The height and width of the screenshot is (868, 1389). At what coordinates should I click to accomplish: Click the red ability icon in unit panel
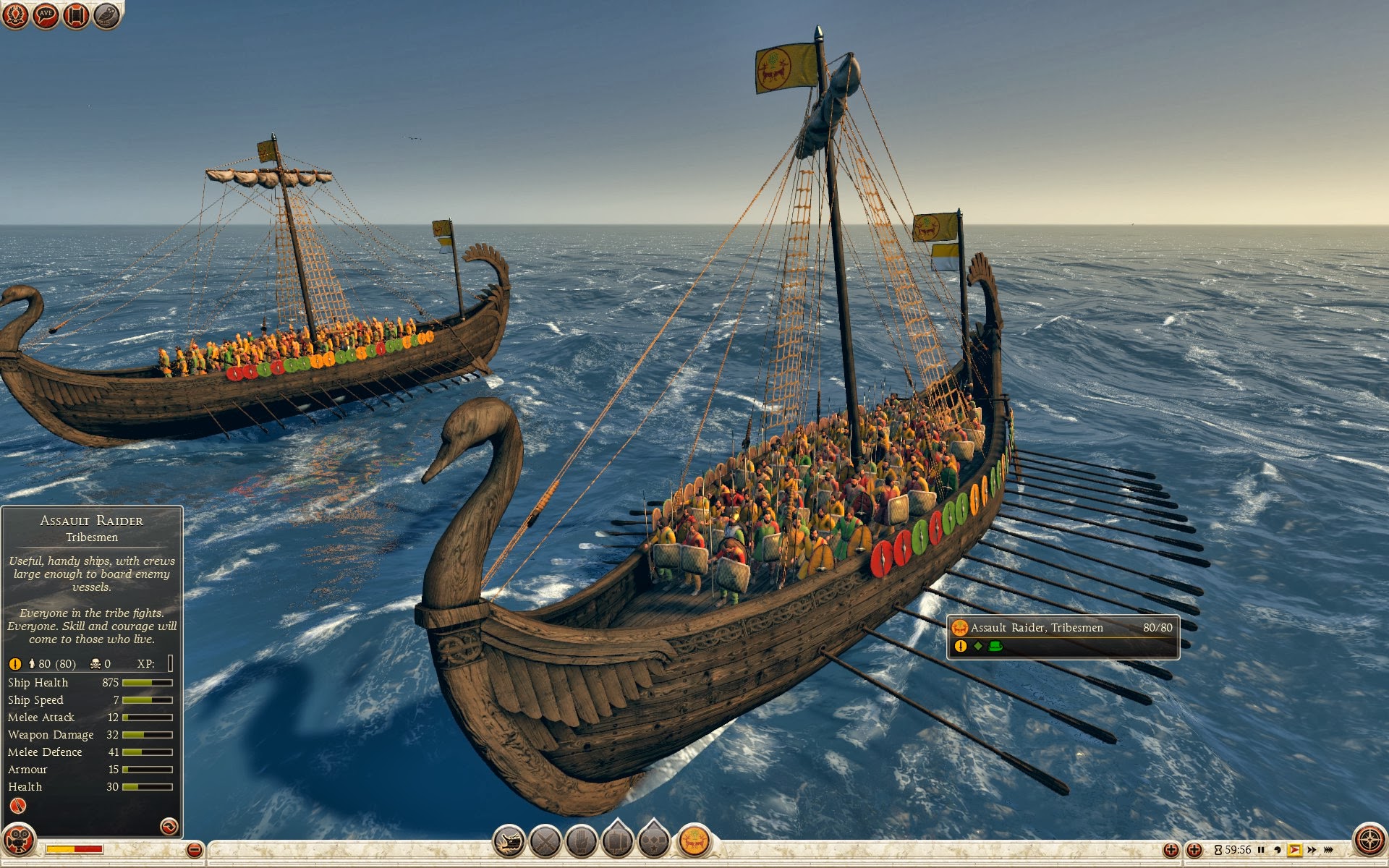18,806
